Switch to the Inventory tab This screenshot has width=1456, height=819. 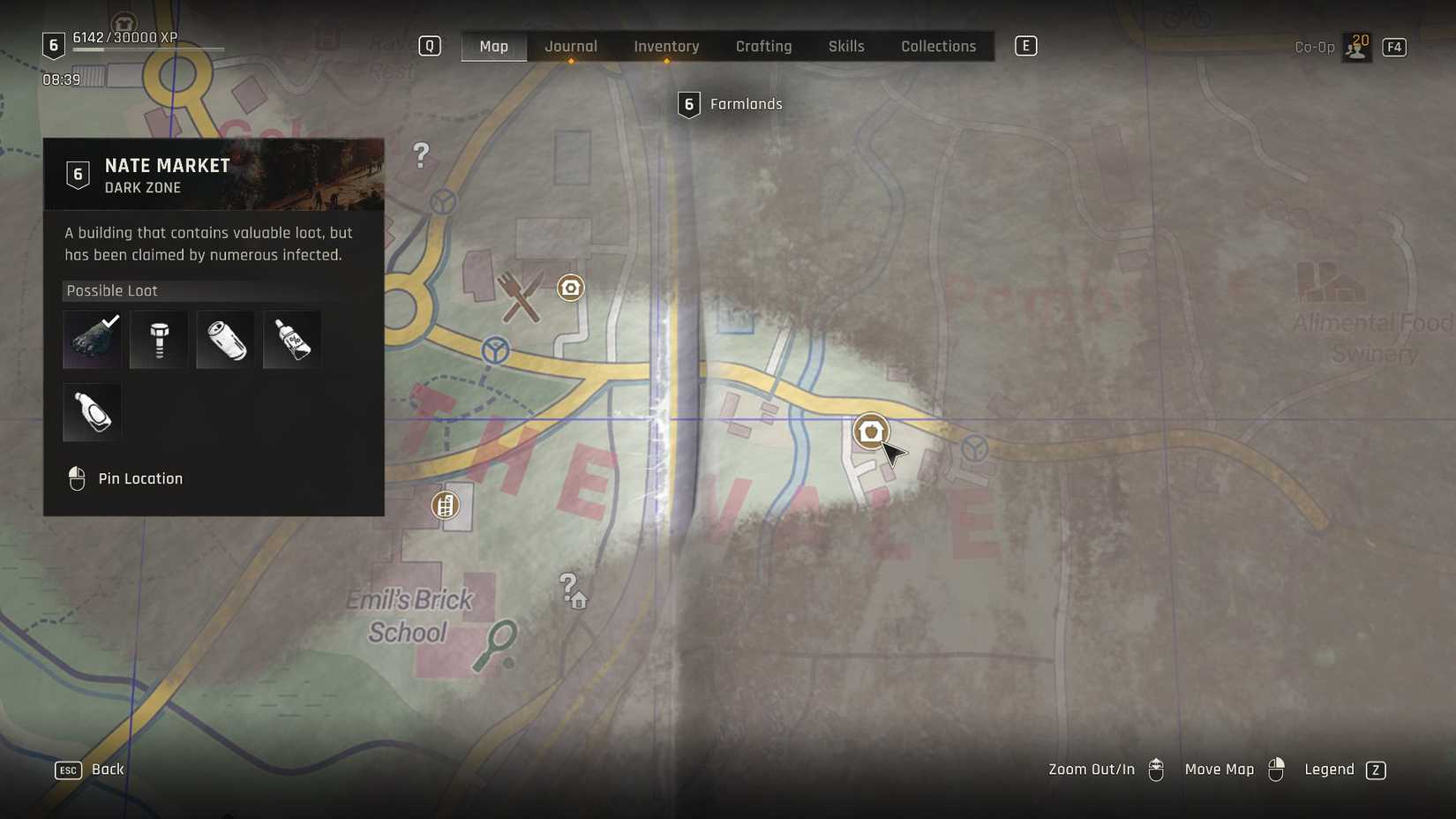tap(666, 46)
